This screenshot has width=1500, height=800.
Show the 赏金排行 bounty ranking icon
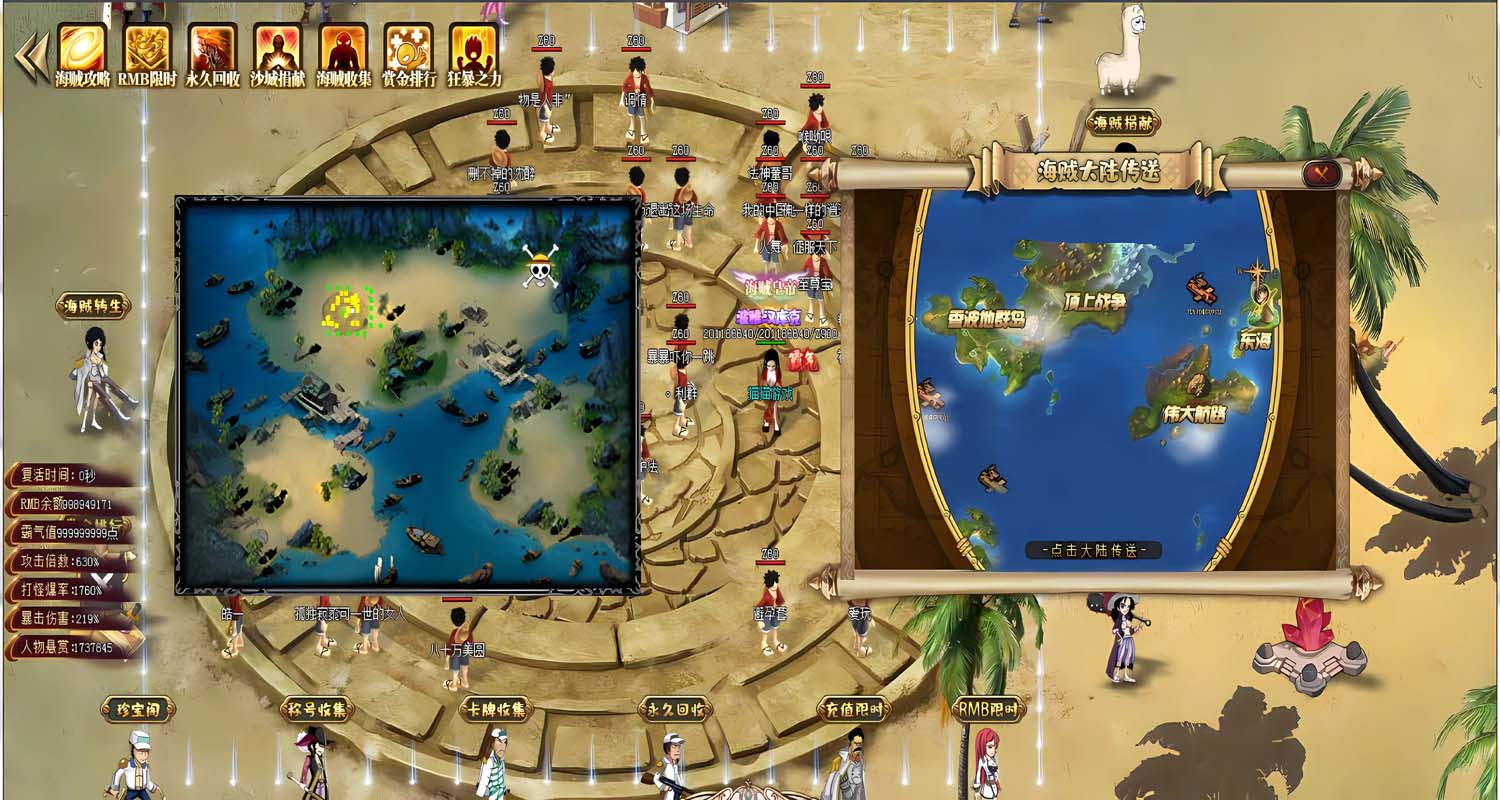coord(408,49)
